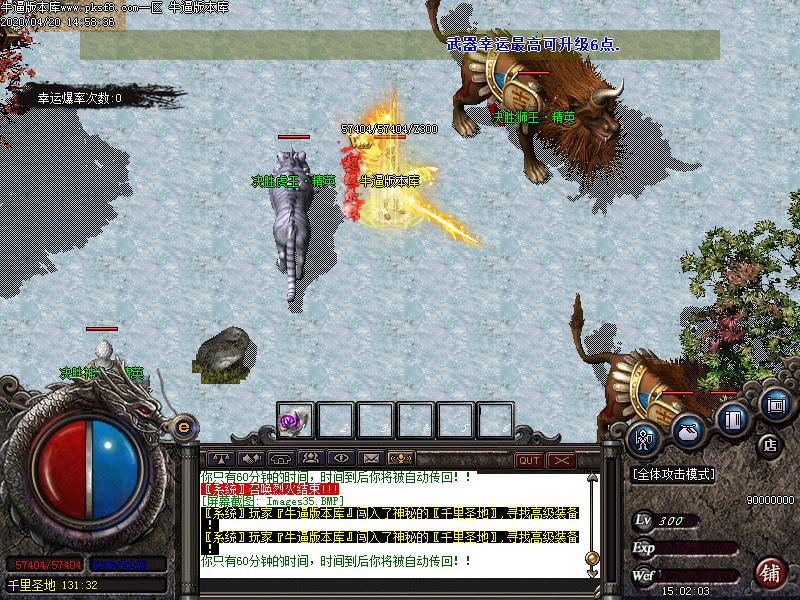This screenshot has width=800, height=600.
Task: Click the orange 'e' button by the dragon
Action: point(184,427)
